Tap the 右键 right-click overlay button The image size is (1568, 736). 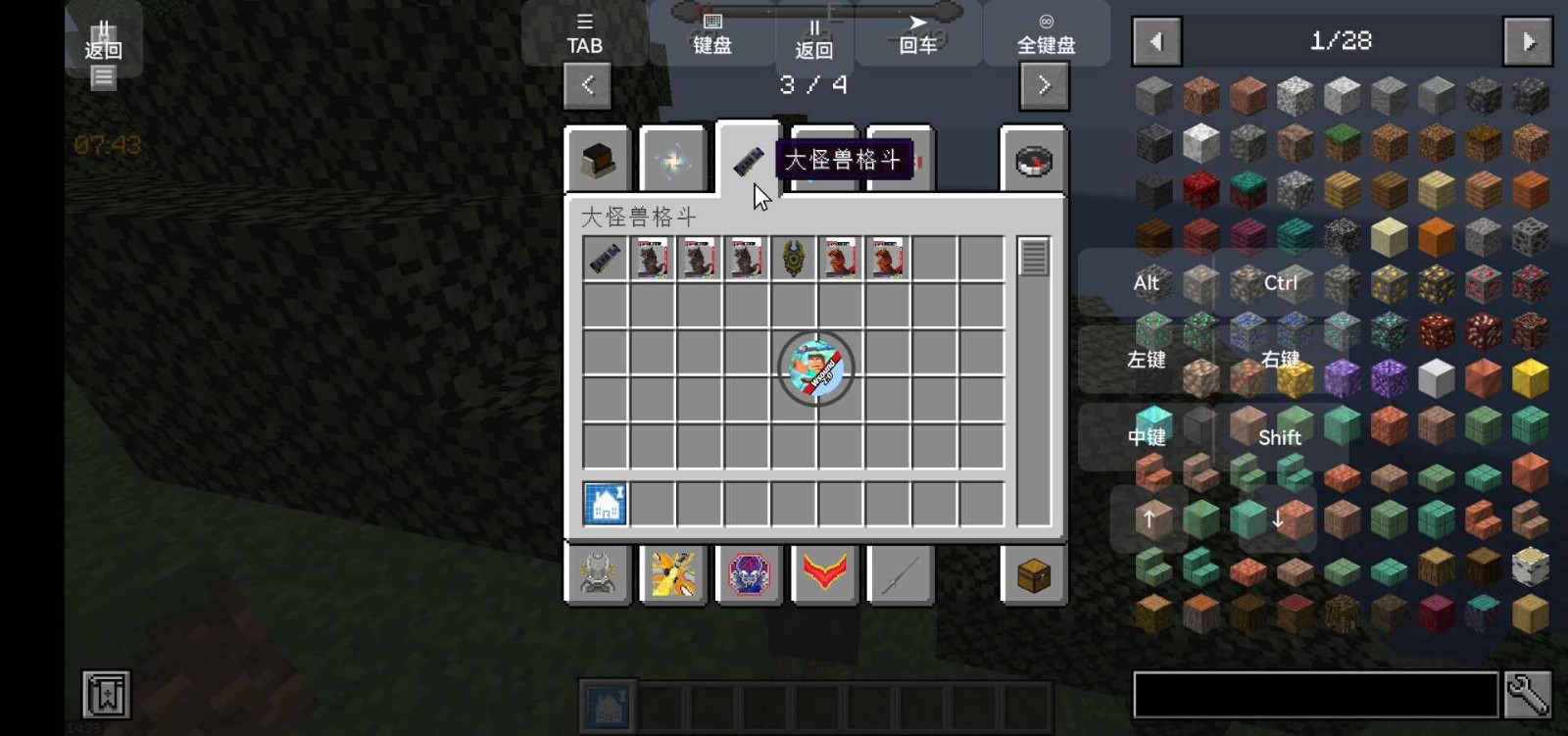pyautogui.click(x=1280, y=360)
